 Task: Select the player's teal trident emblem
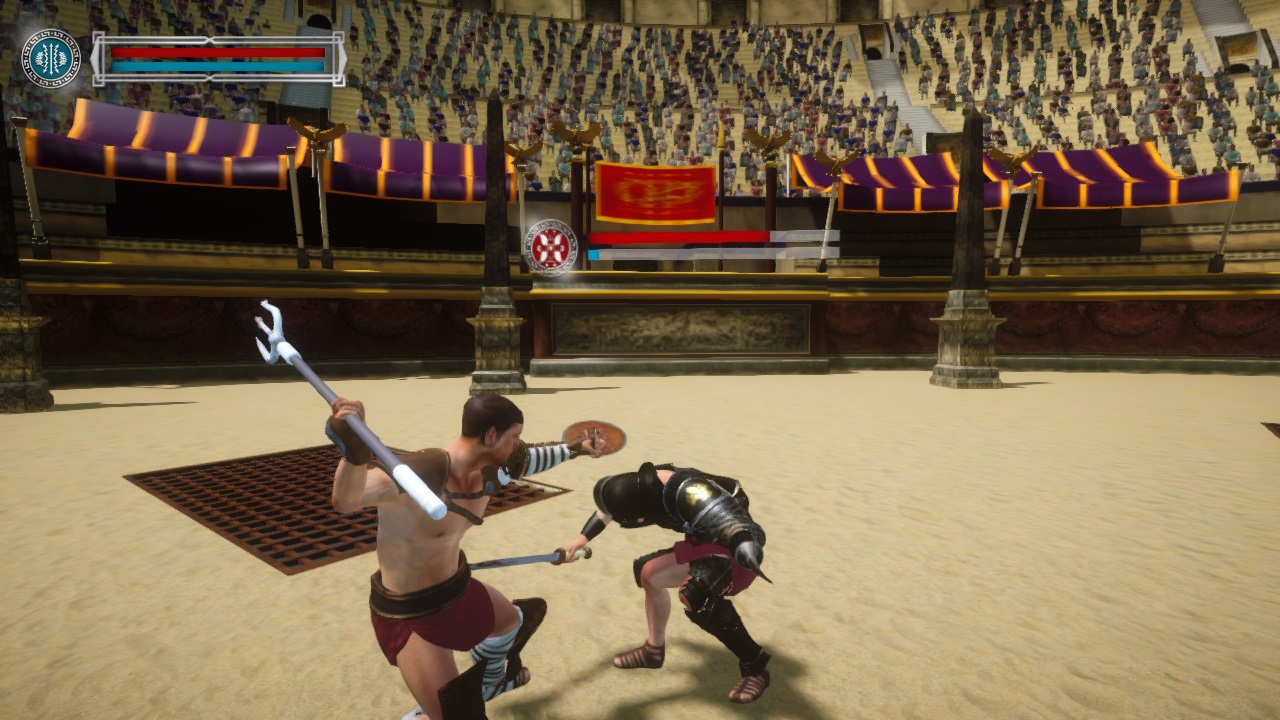(x=50, y=60)
